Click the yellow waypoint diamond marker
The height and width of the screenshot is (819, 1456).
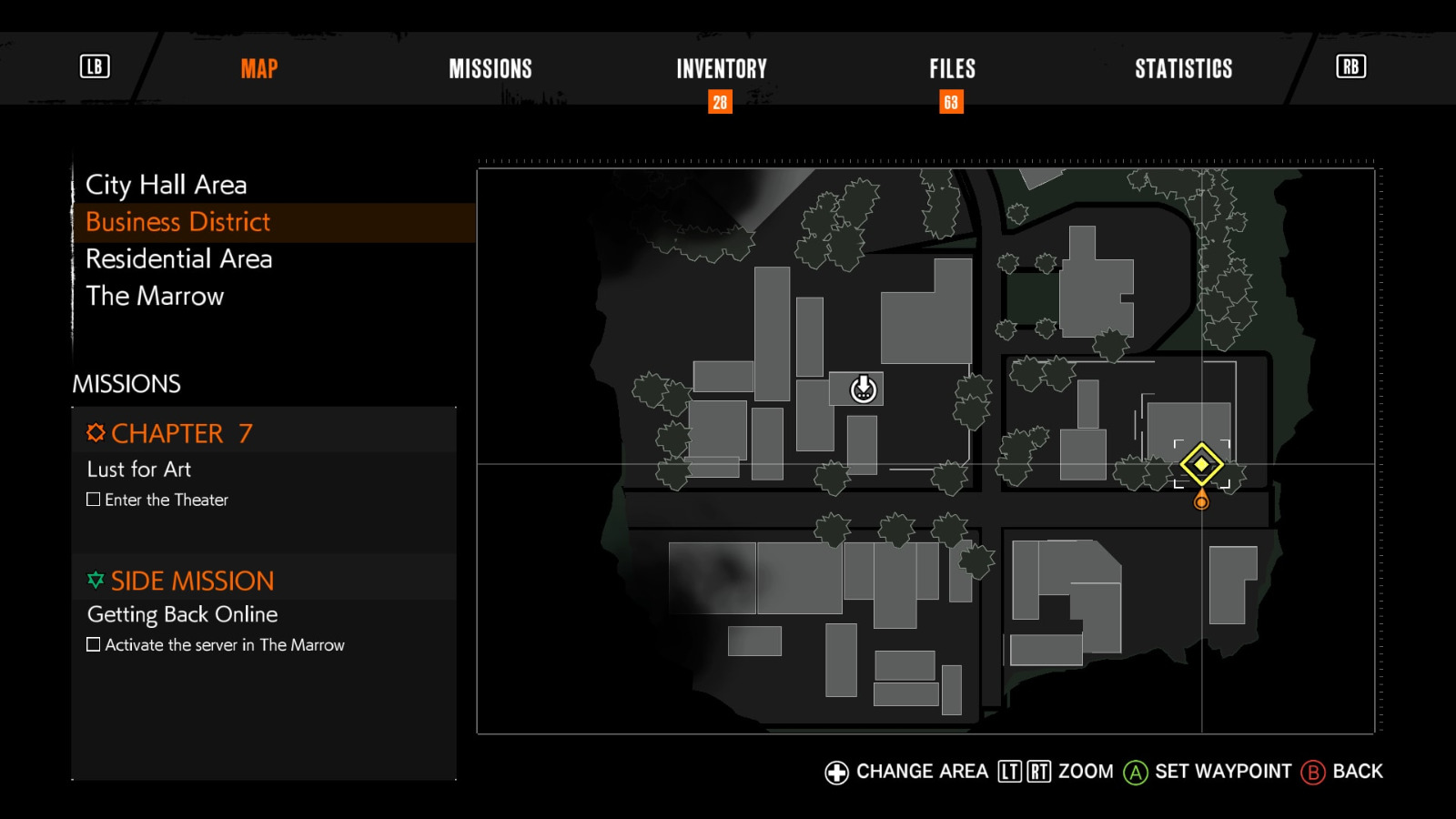coord(1203,465)
